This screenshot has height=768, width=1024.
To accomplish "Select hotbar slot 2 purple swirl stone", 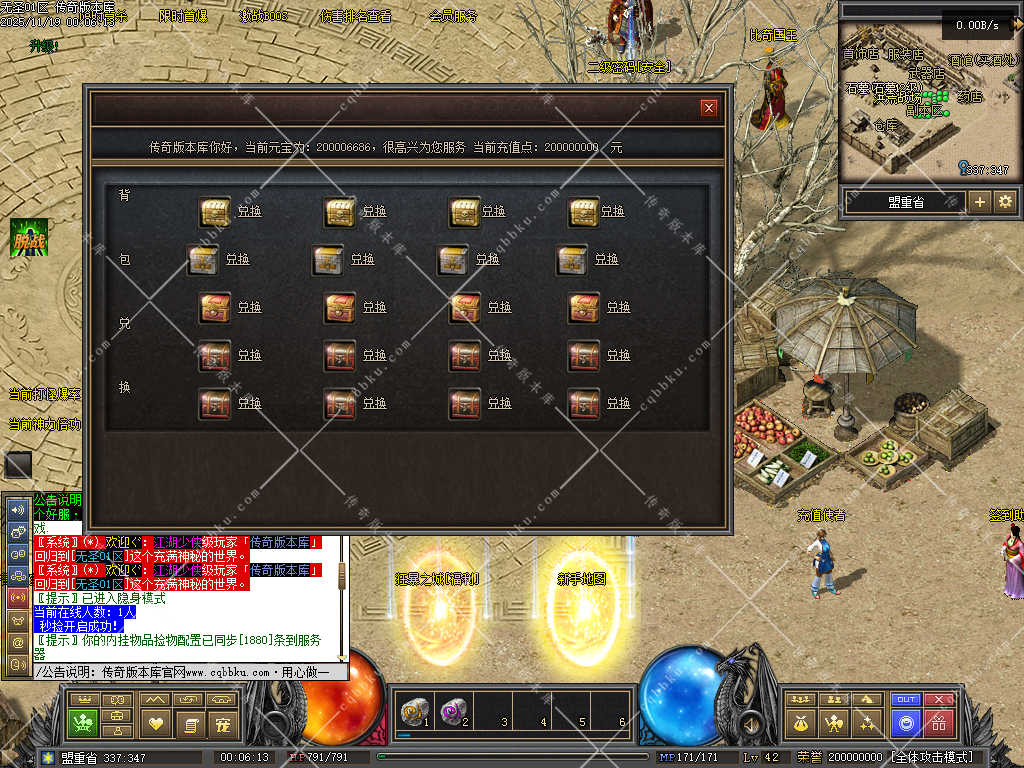I will pos(452,712).
